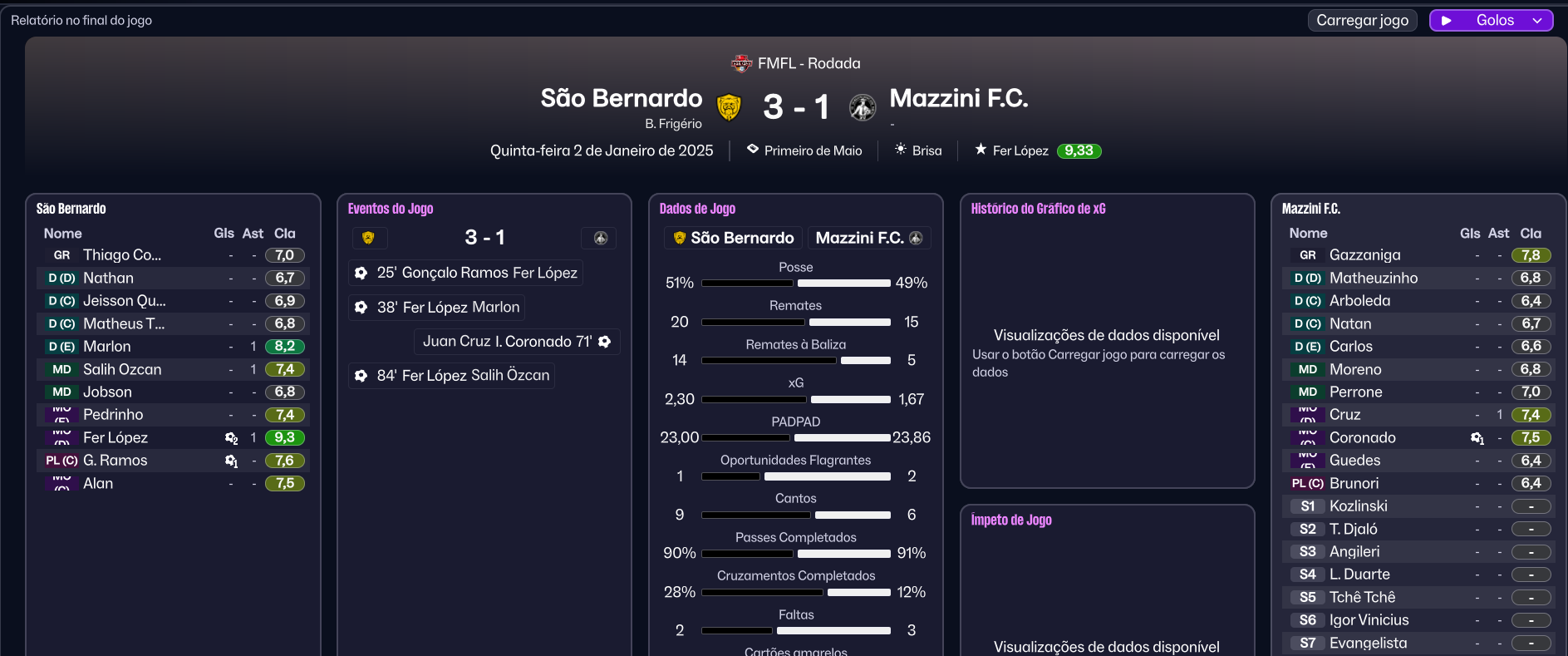Click the goal icon next to Juan Cruz I. Coronado

pyautogui.click(x=604, y=342)
